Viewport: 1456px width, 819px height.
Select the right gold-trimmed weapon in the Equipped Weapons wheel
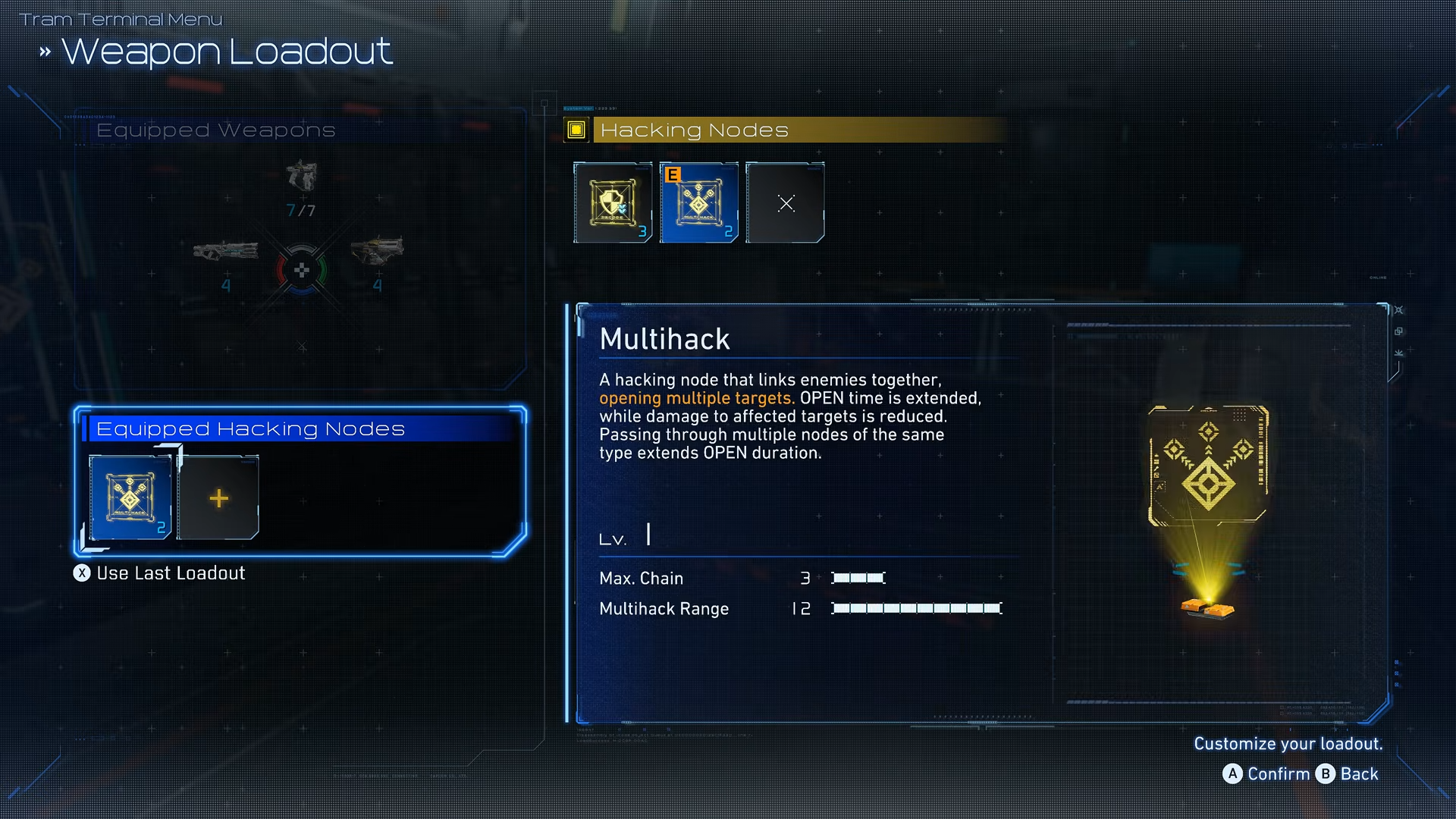[377, 251]
